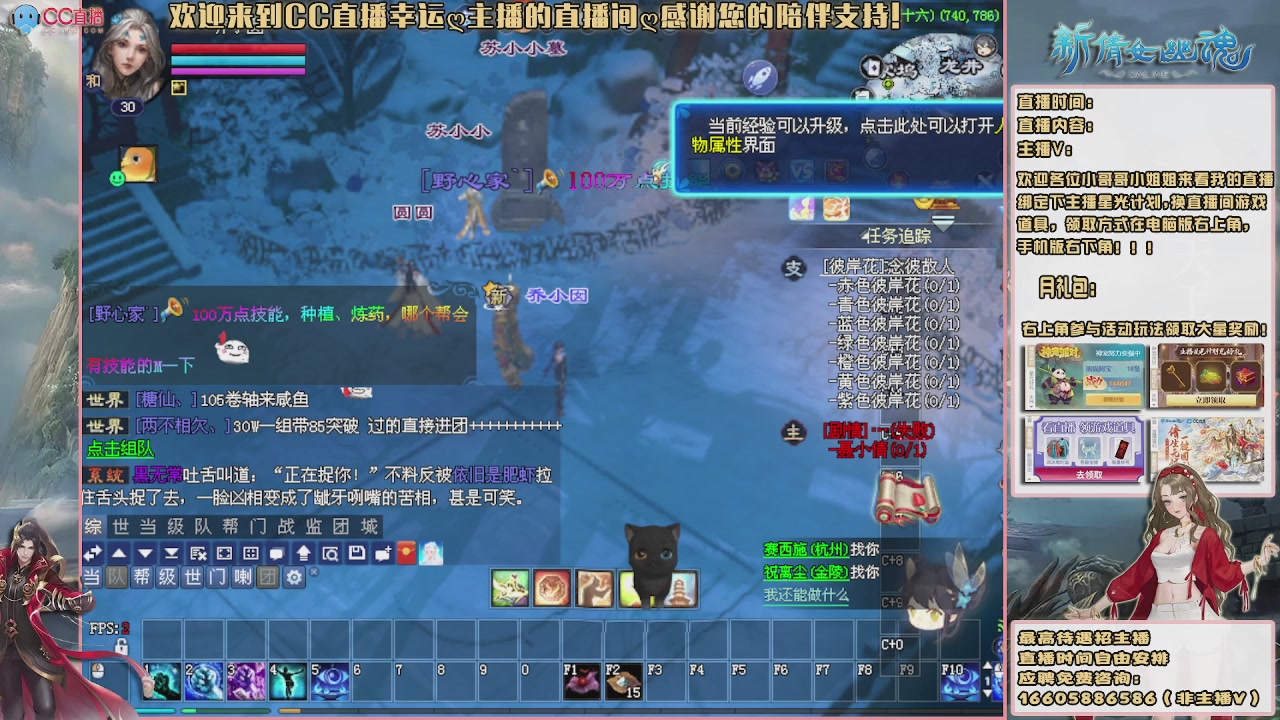The width and height of the screenshot is (1280, 720).
Task: Click the magnifier search icon above chat filters
Action: 331,553
